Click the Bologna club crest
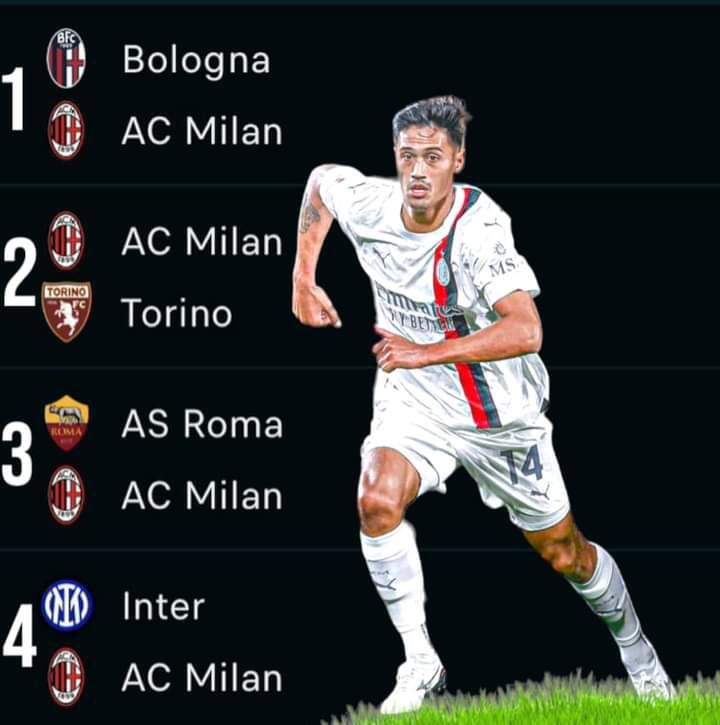Screen dimensions: 720x725 [66, 58]
